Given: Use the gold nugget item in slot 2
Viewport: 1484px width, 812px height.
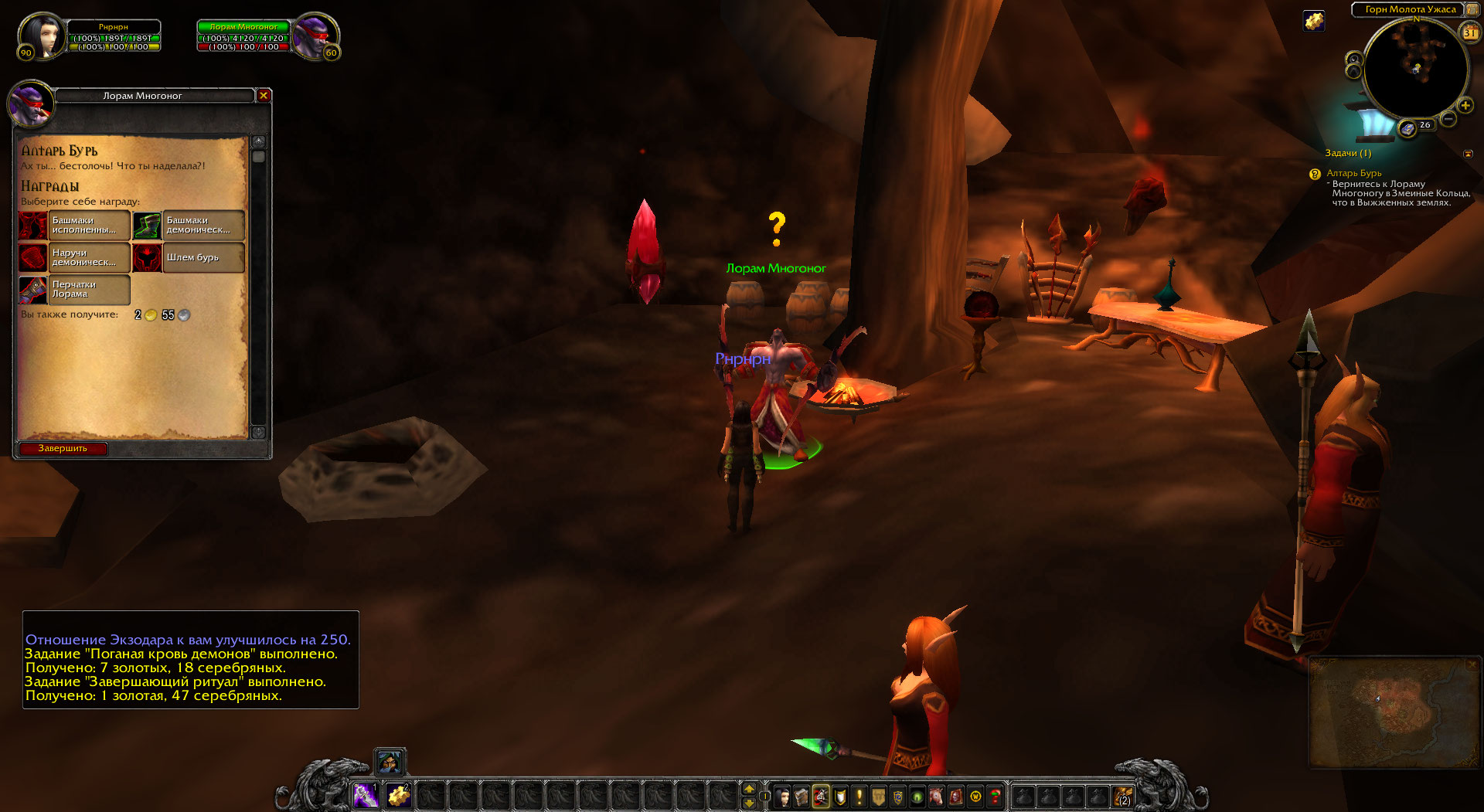Looking at the screenshot, I should 398,795.
